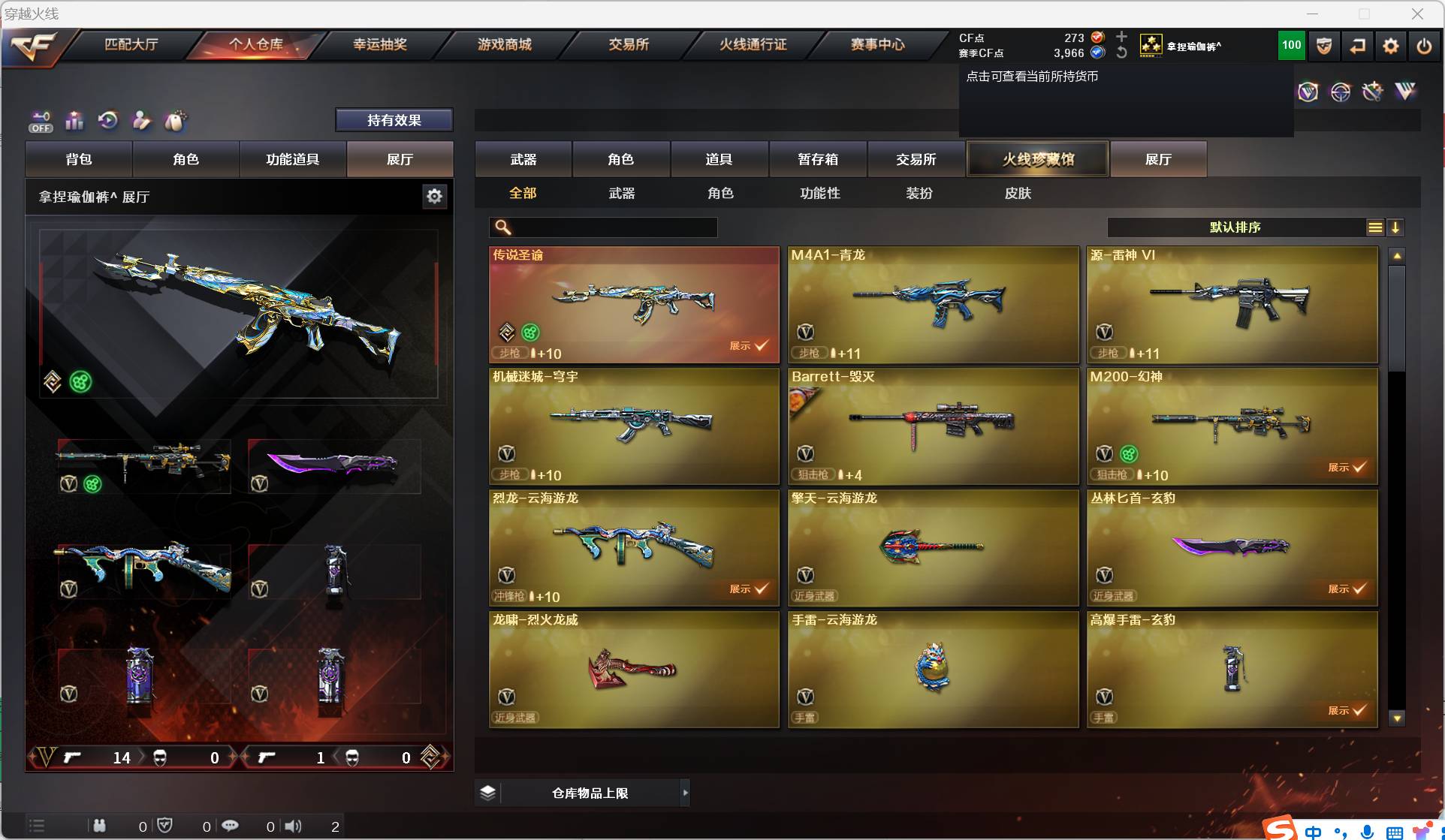The width and height of the screenshot is (1445, 840).
Task: Choose the 装扮 category filter
Action: tap(919, 193)
